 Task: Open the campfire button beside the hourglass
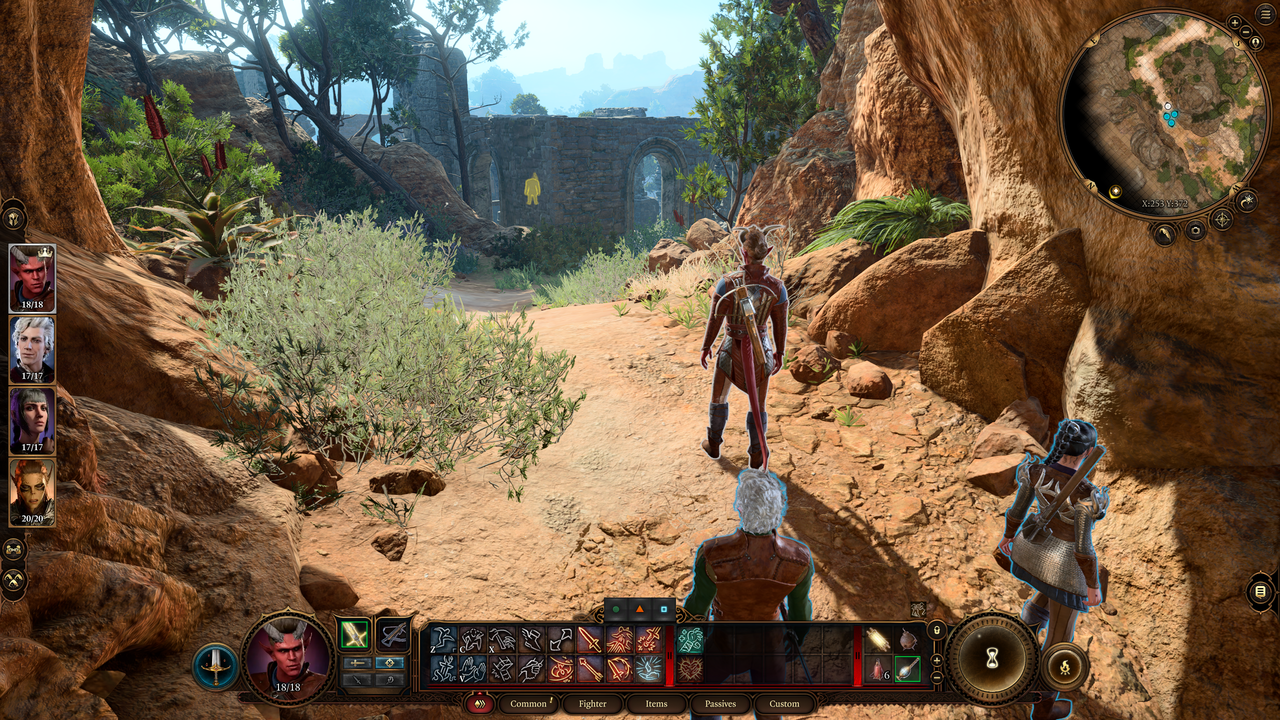1064,667
